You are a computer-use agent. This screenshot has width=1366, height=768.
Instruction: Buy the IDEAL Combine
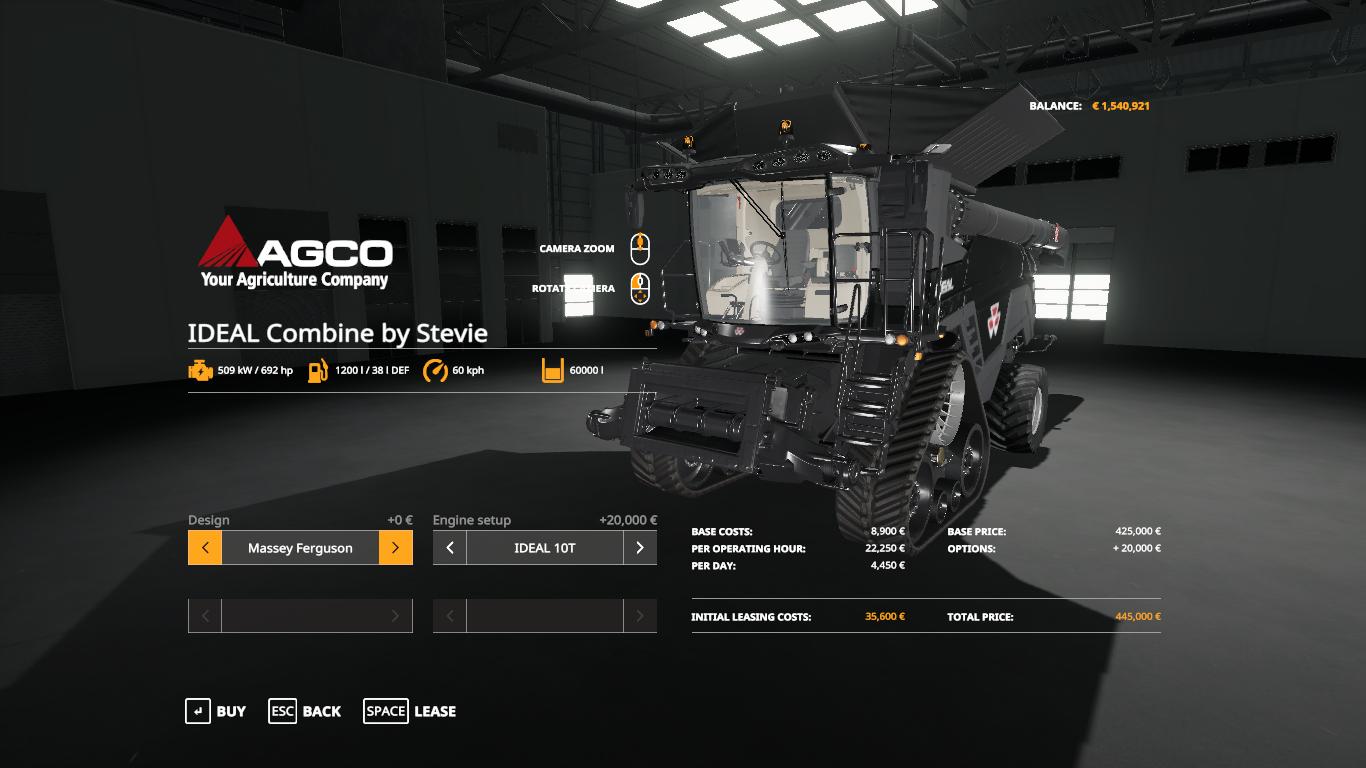pos(215,711)
